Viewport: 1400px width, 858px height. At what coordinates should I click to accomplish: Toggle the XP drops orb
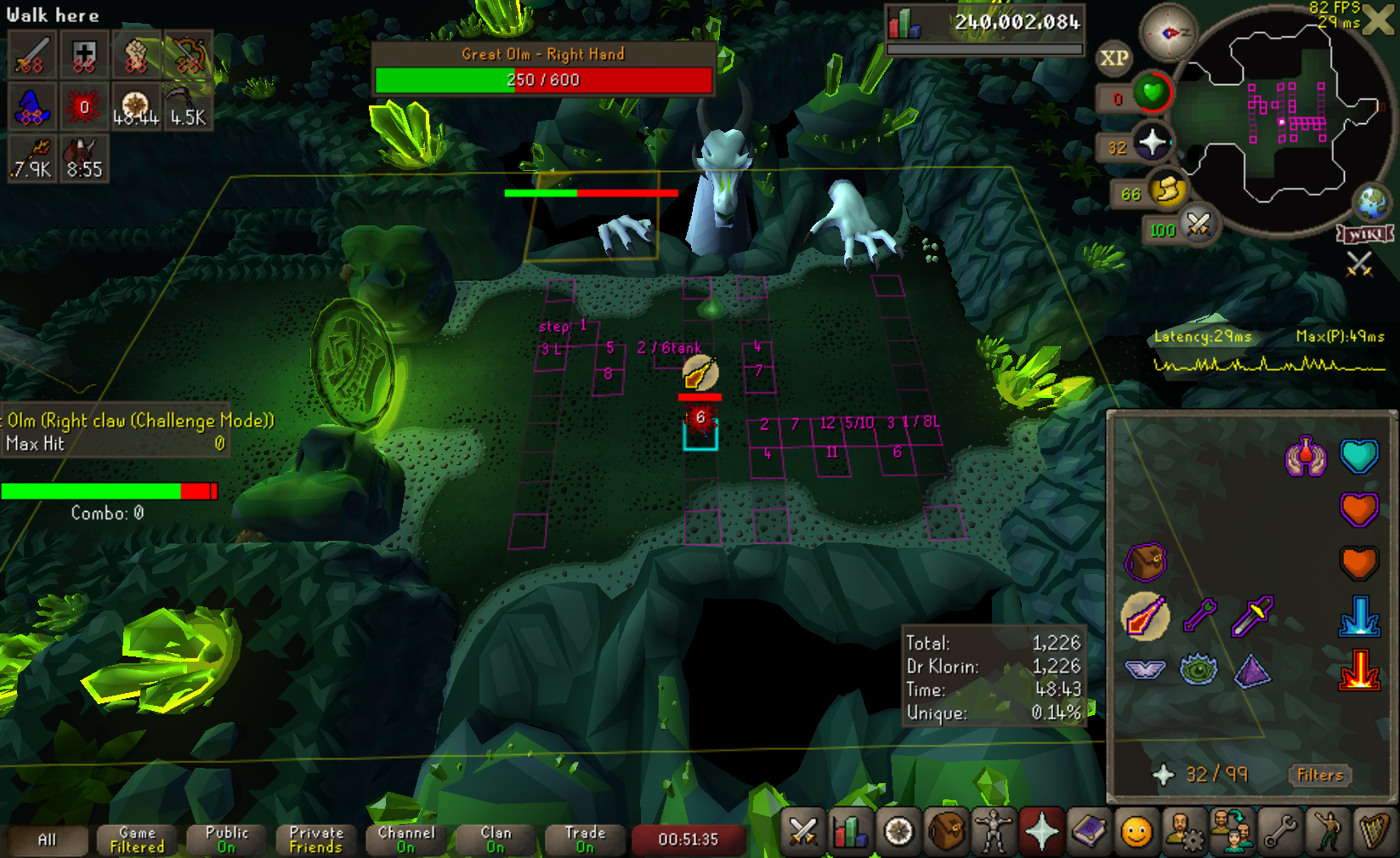1114,58
